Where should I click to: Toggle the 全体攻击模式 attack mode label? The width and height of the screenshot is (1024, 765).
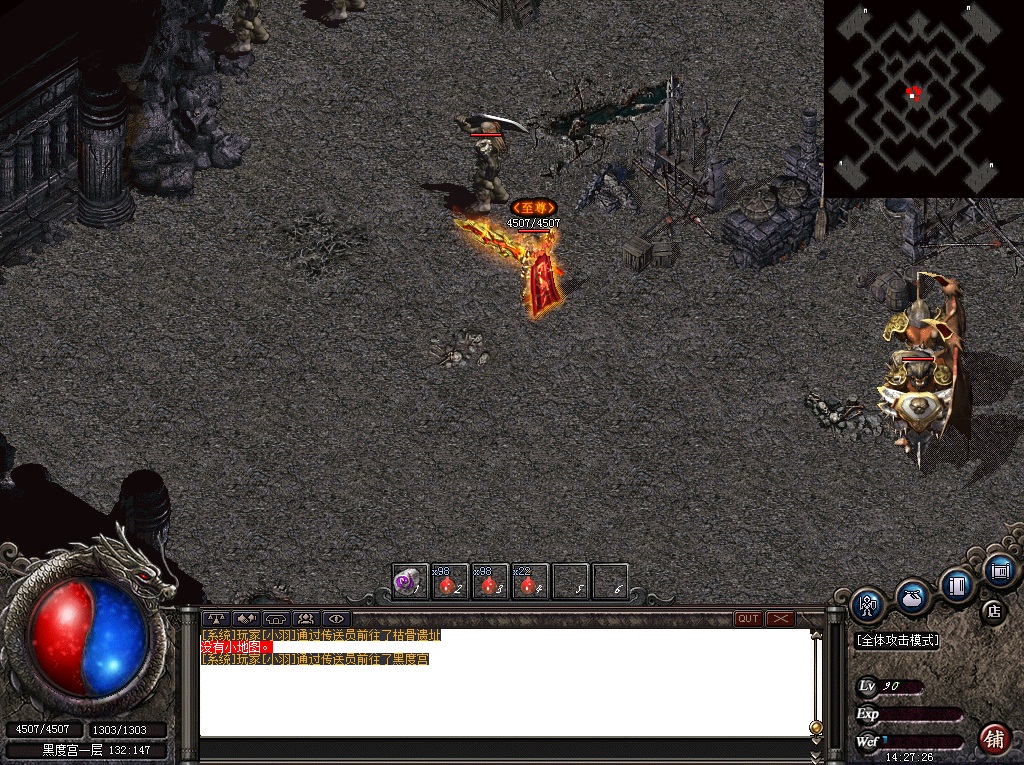897,640
